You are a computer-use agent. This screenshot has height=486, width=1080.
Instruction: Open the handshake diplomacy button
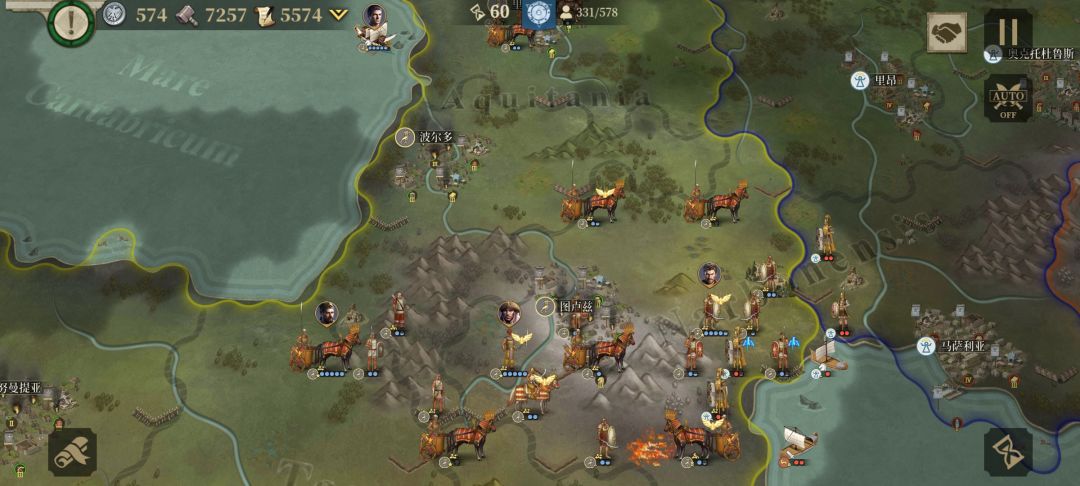point(946,34)
